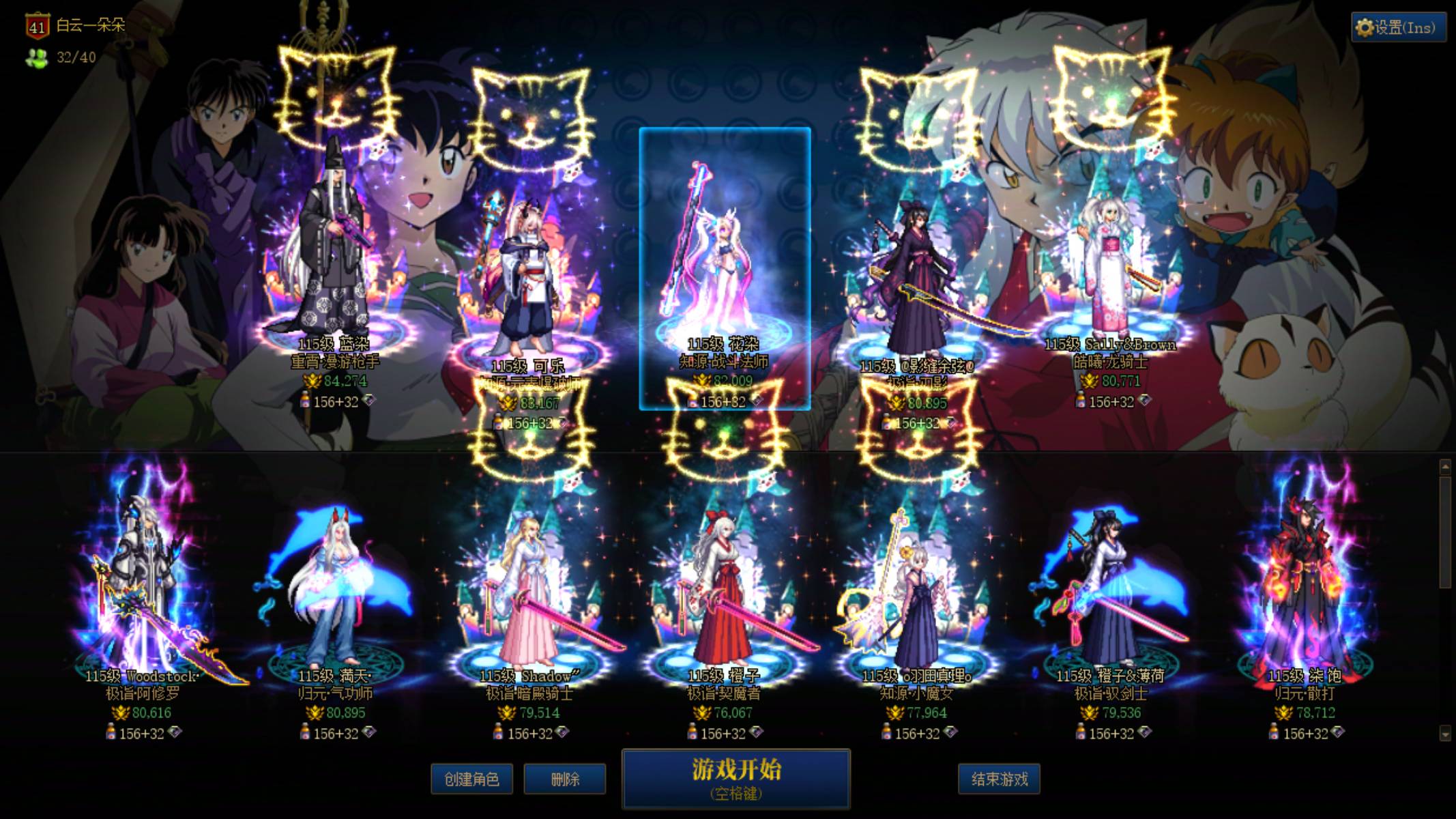Screen dimensions: 1456x819
Task: Click the 创建角色 create character button
Action: point(471,779)
